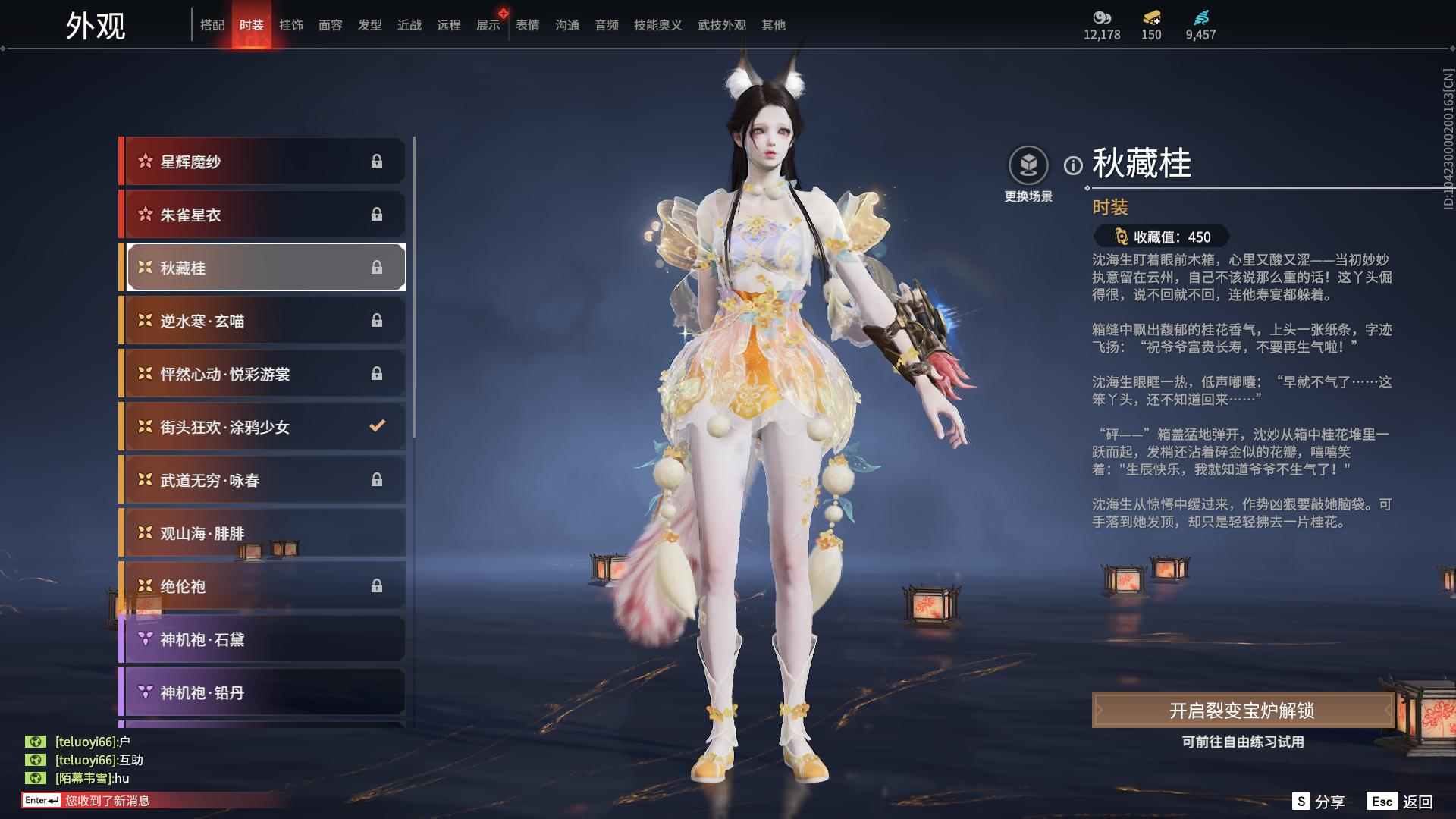Click the Enter new message notification bar
The height and width of the screenshot is (819, 1456).
(91, 799)
